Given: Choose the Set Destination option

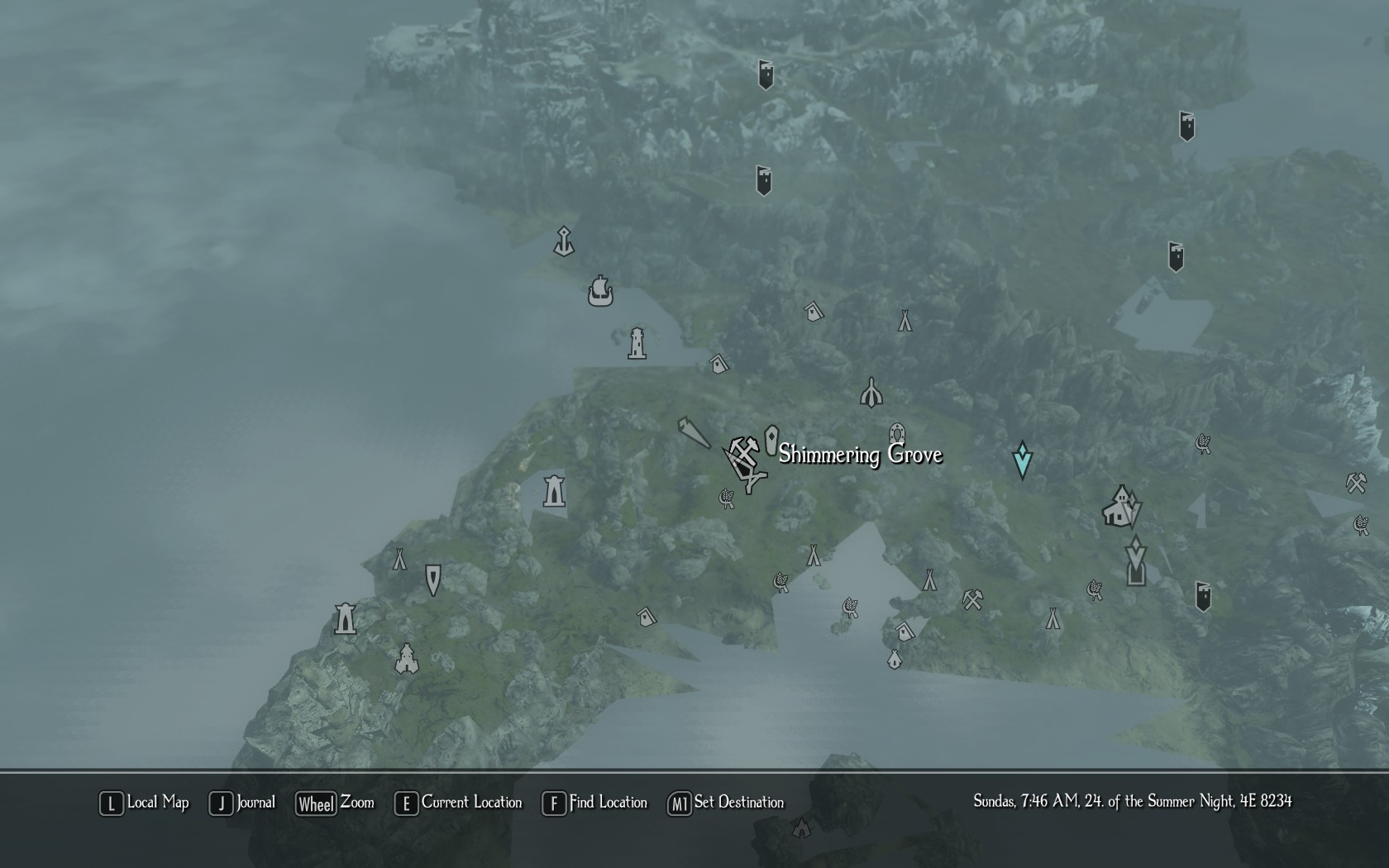Looking at the screenshot, I should 726,803.
